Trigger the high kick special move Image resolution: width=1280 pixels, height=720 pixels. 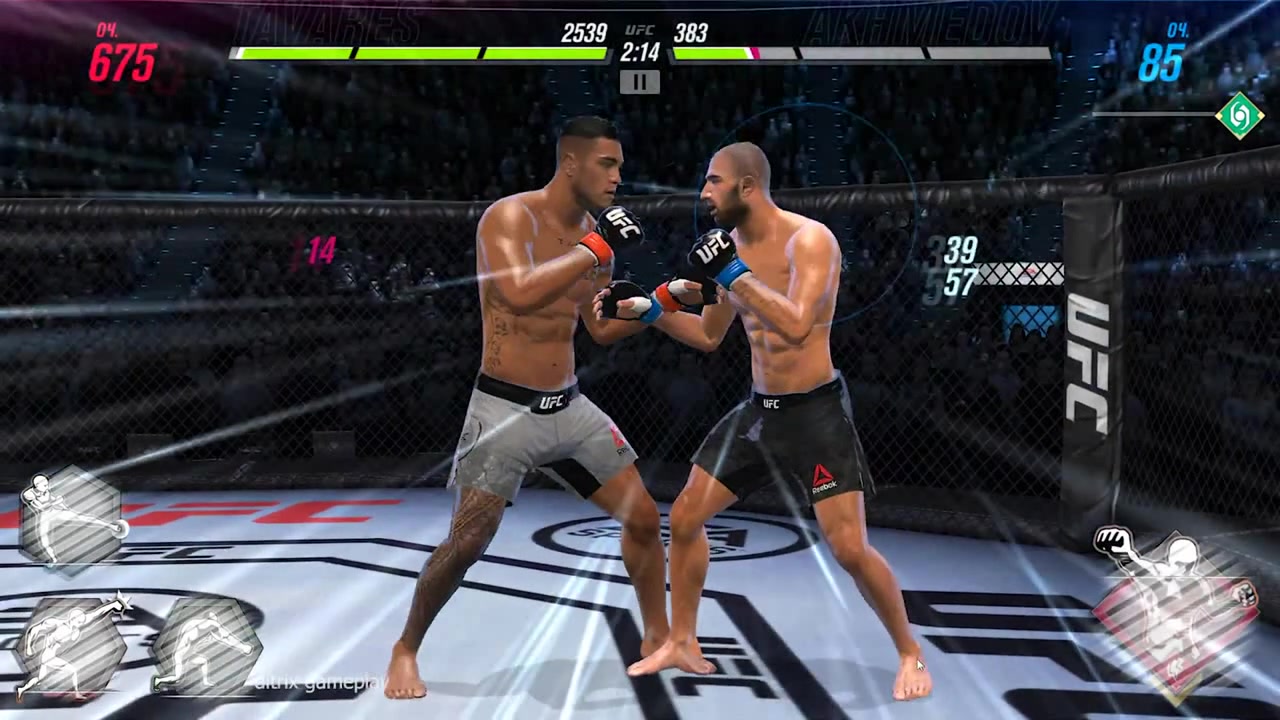(x=71, y=518)
